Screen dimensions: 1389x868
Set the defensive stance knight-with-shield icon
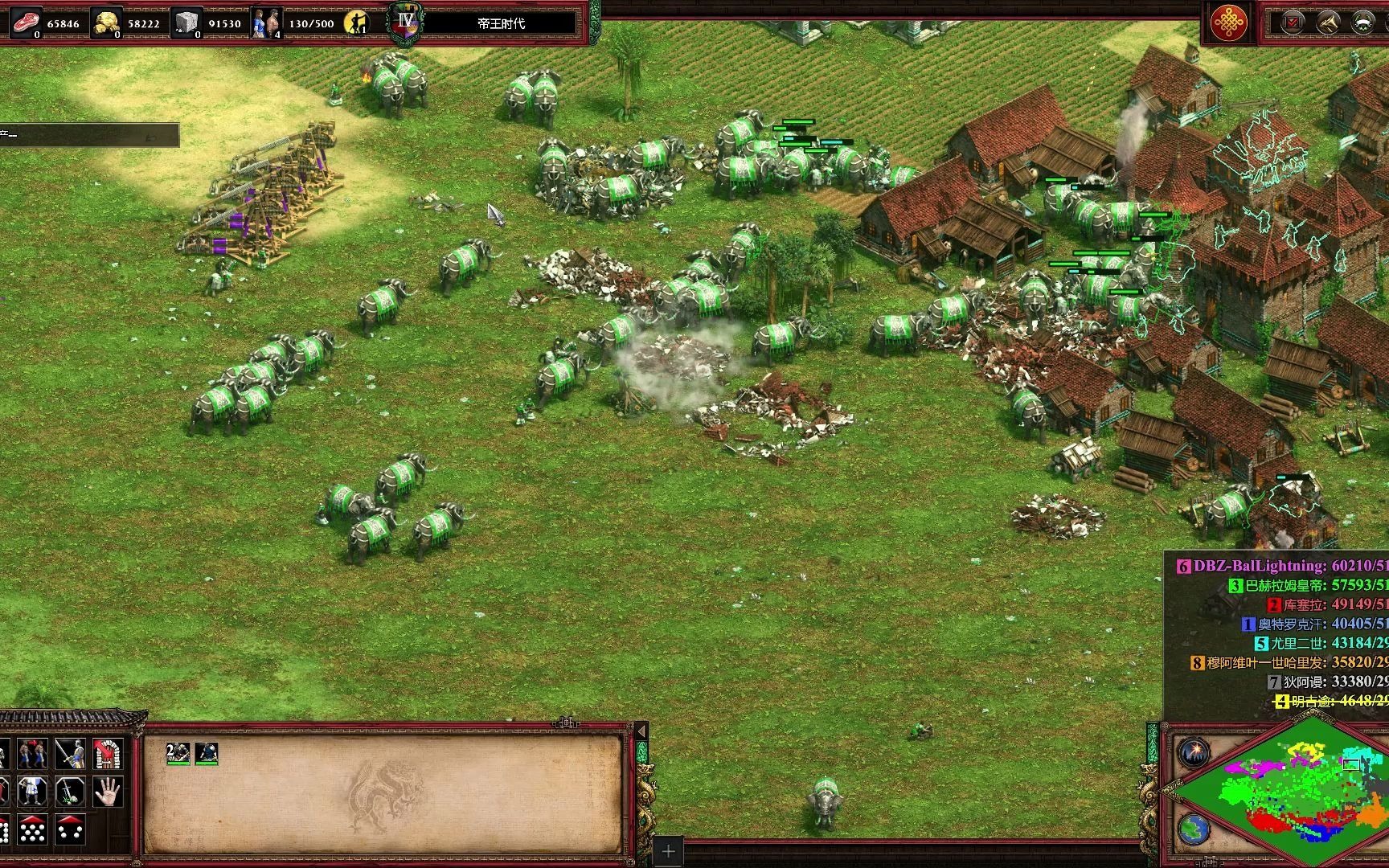click(33, 792)
